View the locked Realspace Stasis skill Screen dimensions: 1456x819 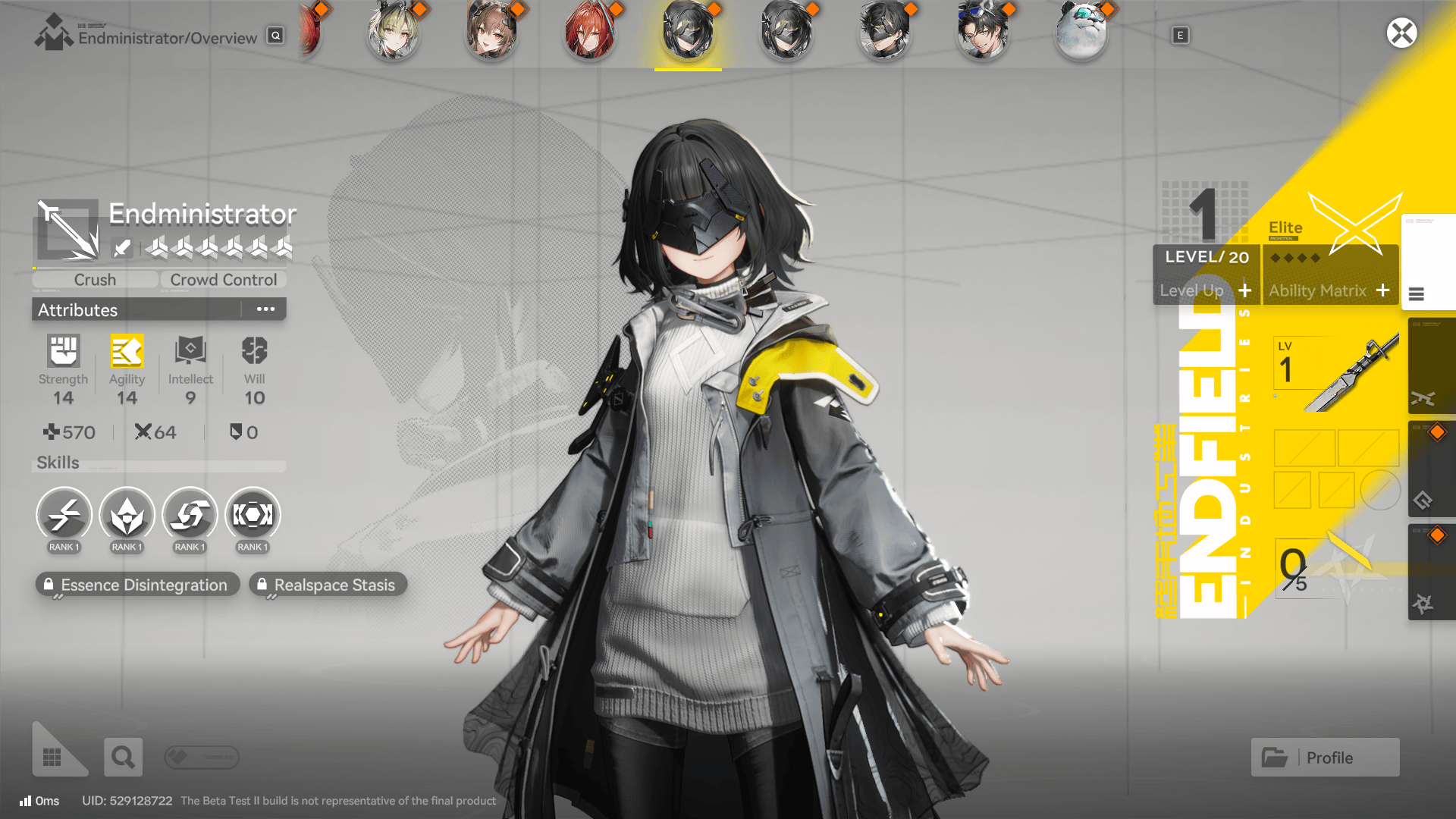328,584
